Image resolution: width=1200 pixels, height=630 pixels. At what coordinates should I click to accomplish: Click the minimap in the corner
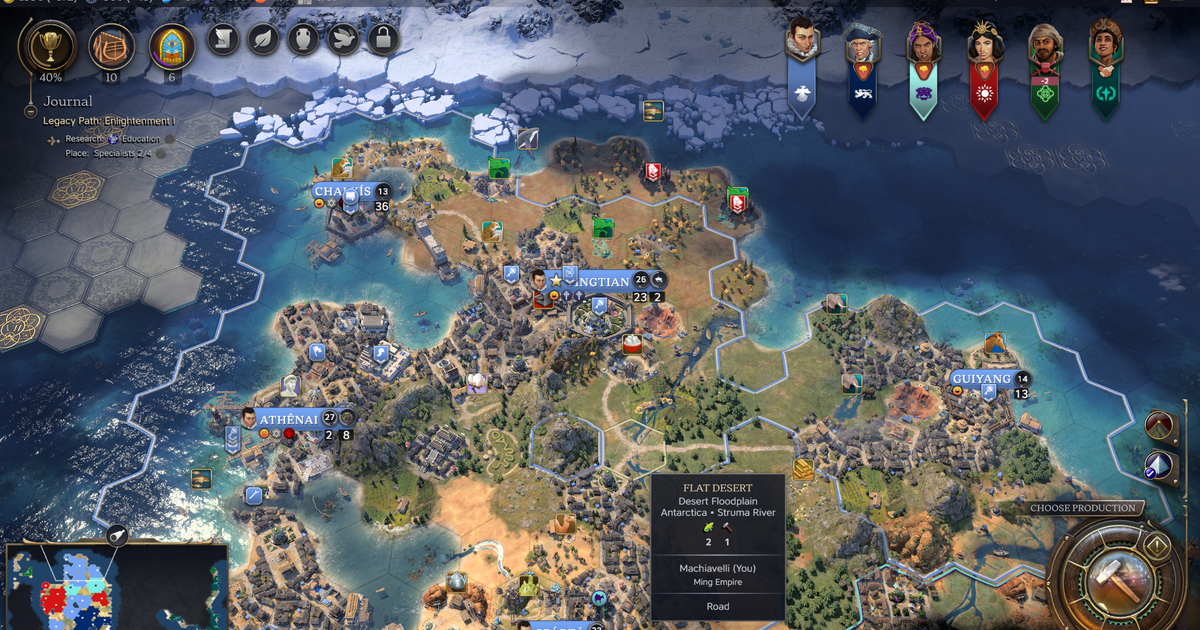point(116,586)
